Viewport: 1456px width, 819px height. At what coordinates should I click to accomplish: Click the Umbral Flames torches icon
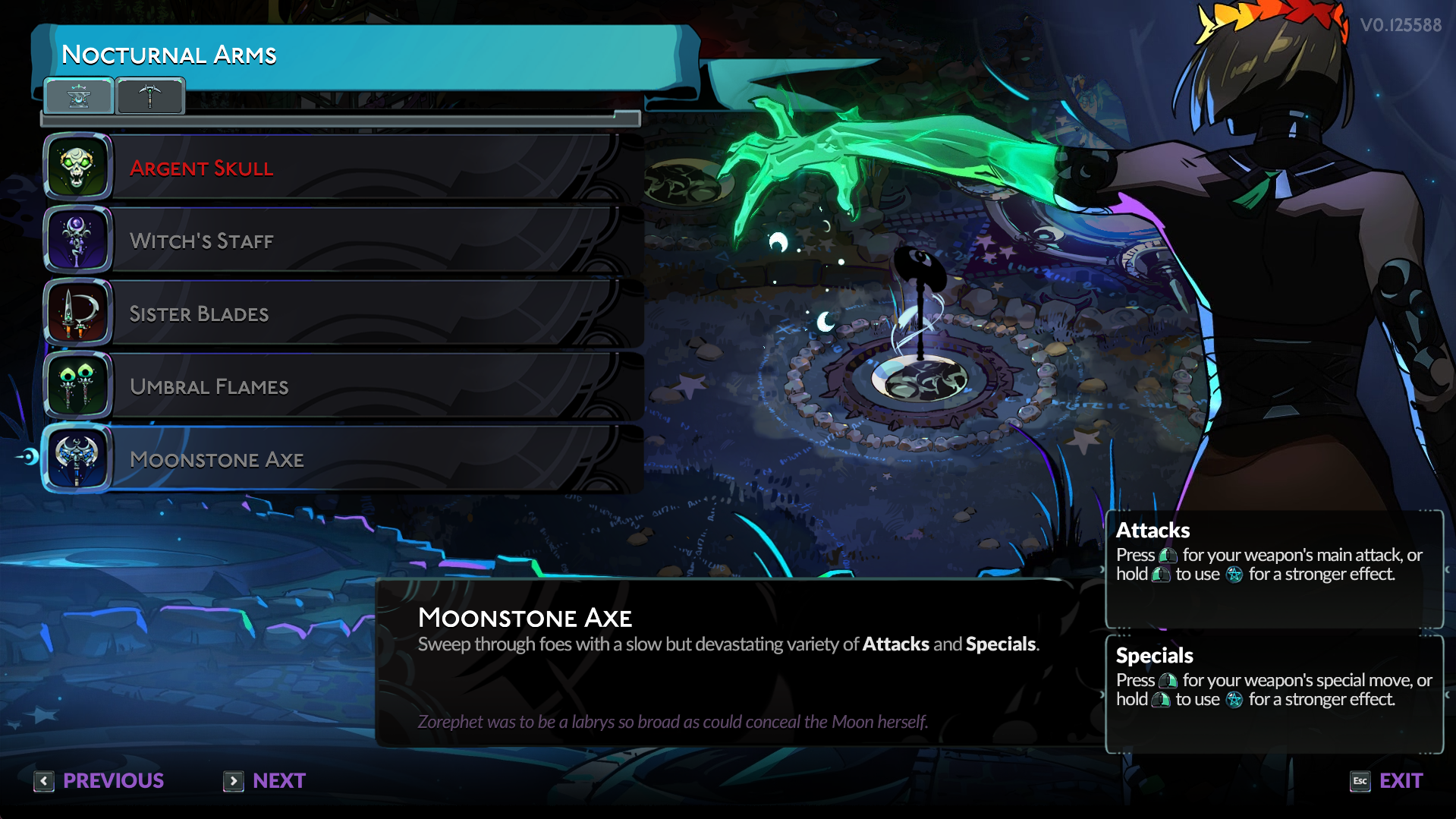pos(77,385)
